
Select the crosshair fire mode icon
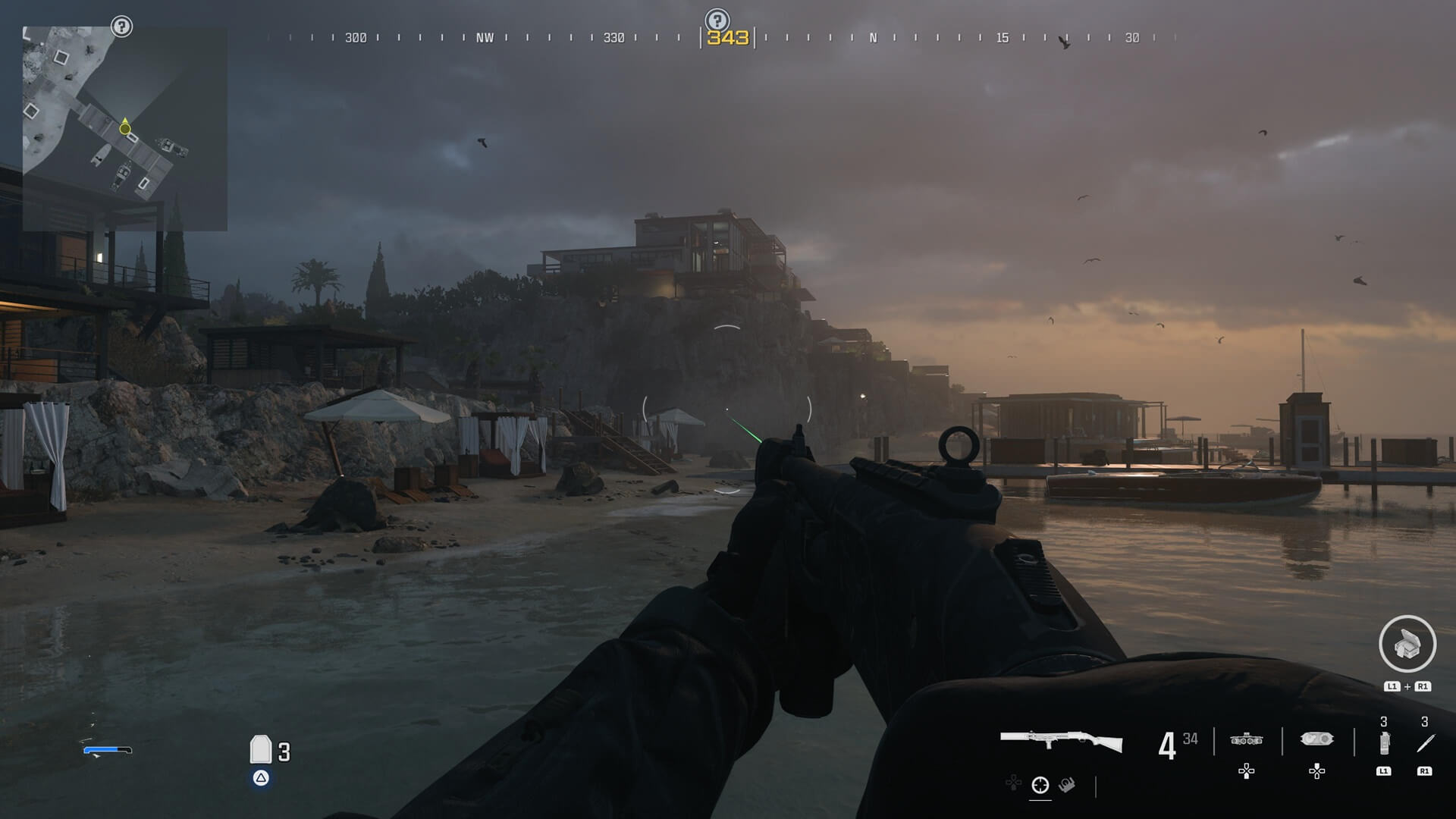pyautogui.click(x=1040, y=785)
